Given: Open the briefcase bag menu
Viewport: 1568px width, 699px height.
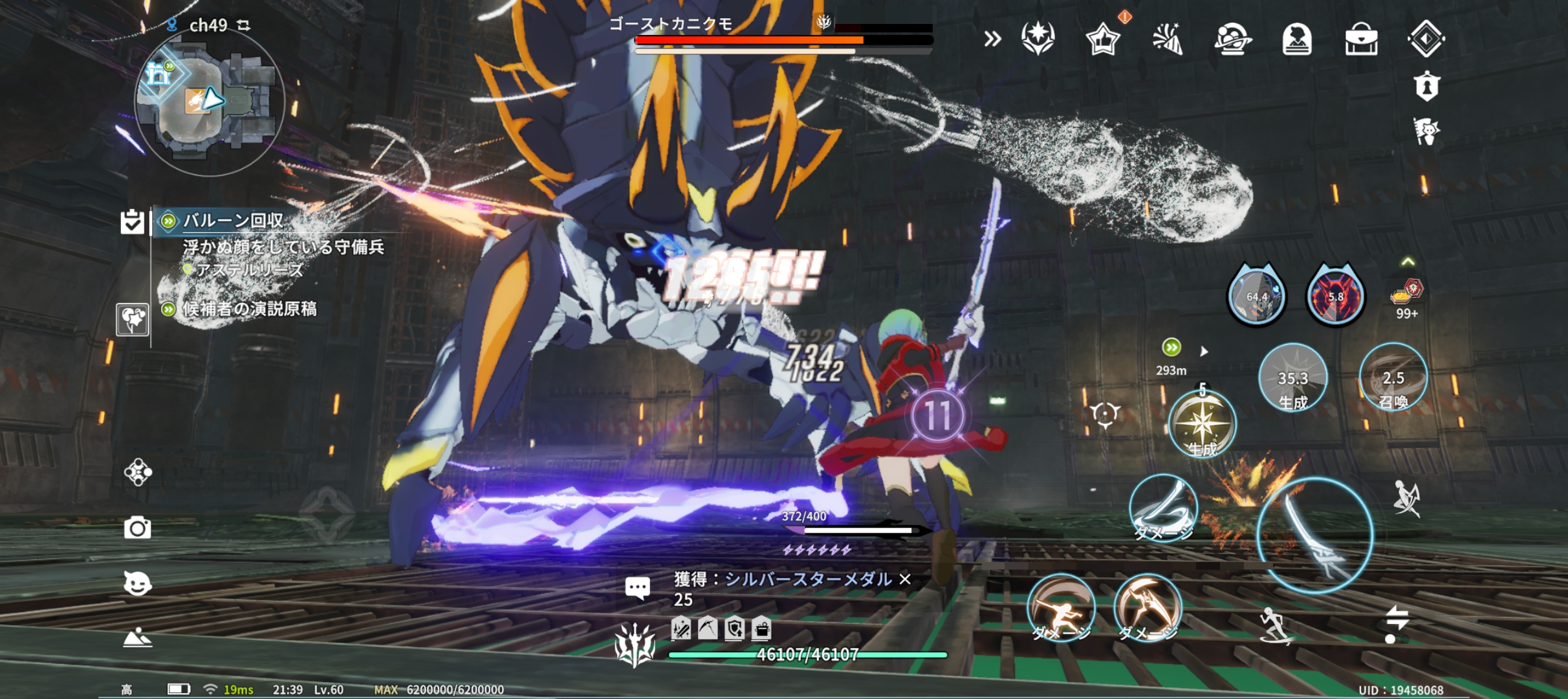Looking at the screenshot, I should pyautogui.click(x=1361, y=39).
